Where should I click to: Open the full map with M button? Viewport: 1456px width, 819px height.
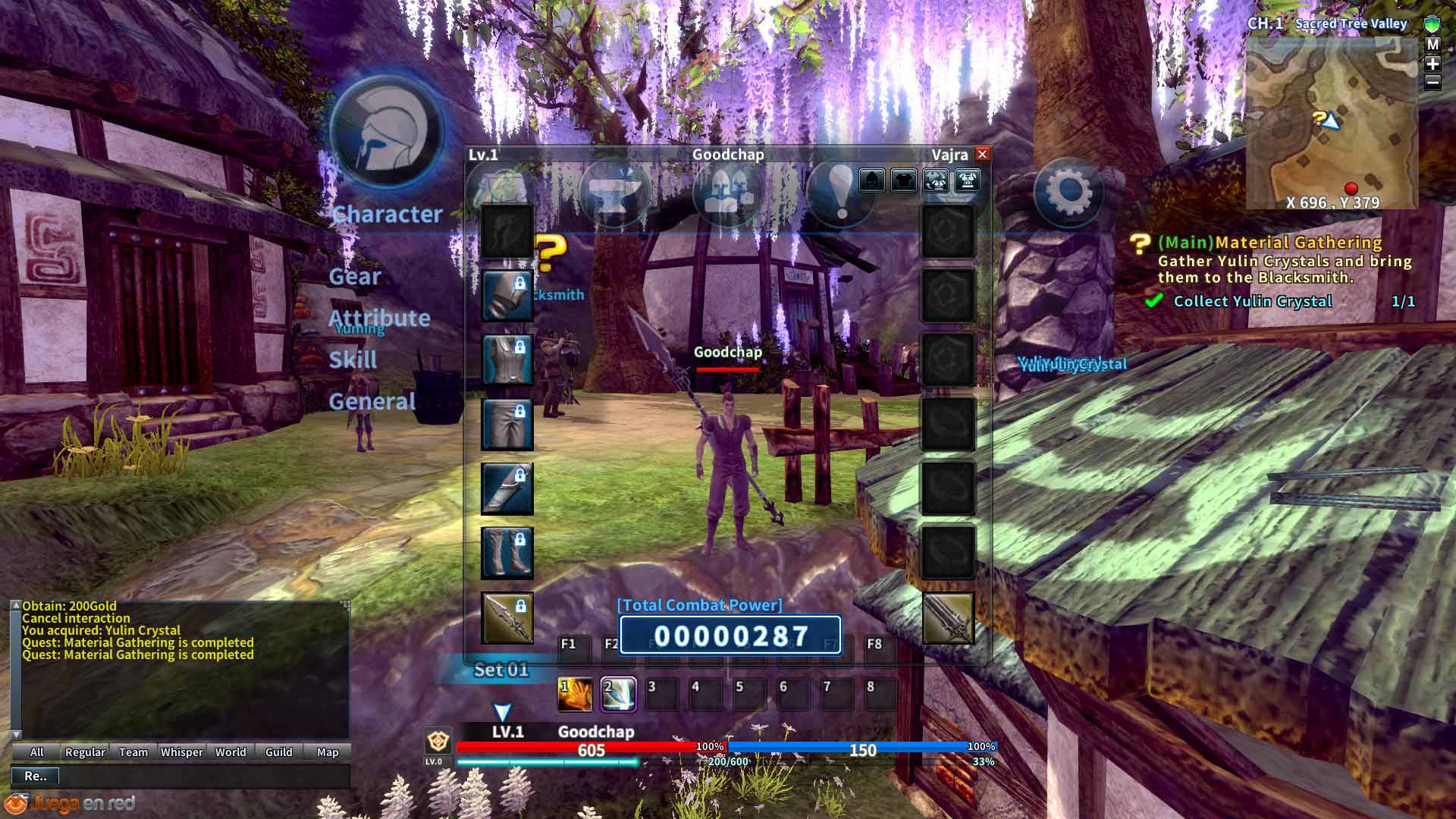click(x=1432, y=45)
